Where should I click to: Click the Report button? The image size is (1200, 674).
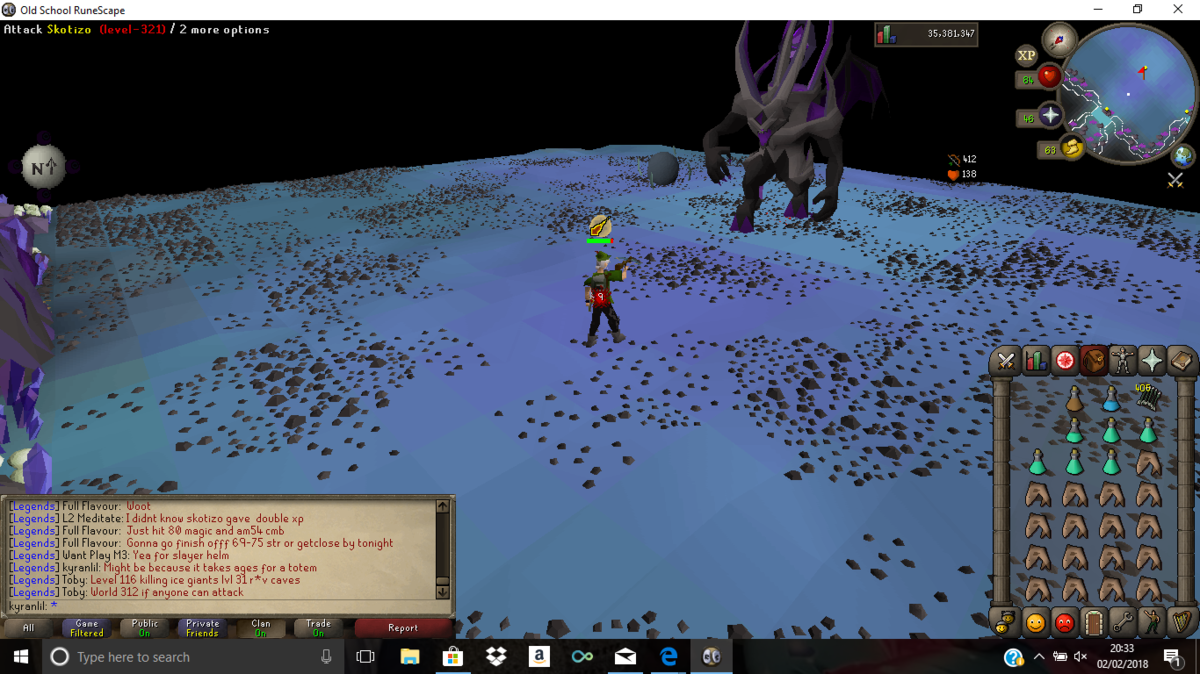pos(403,628)
